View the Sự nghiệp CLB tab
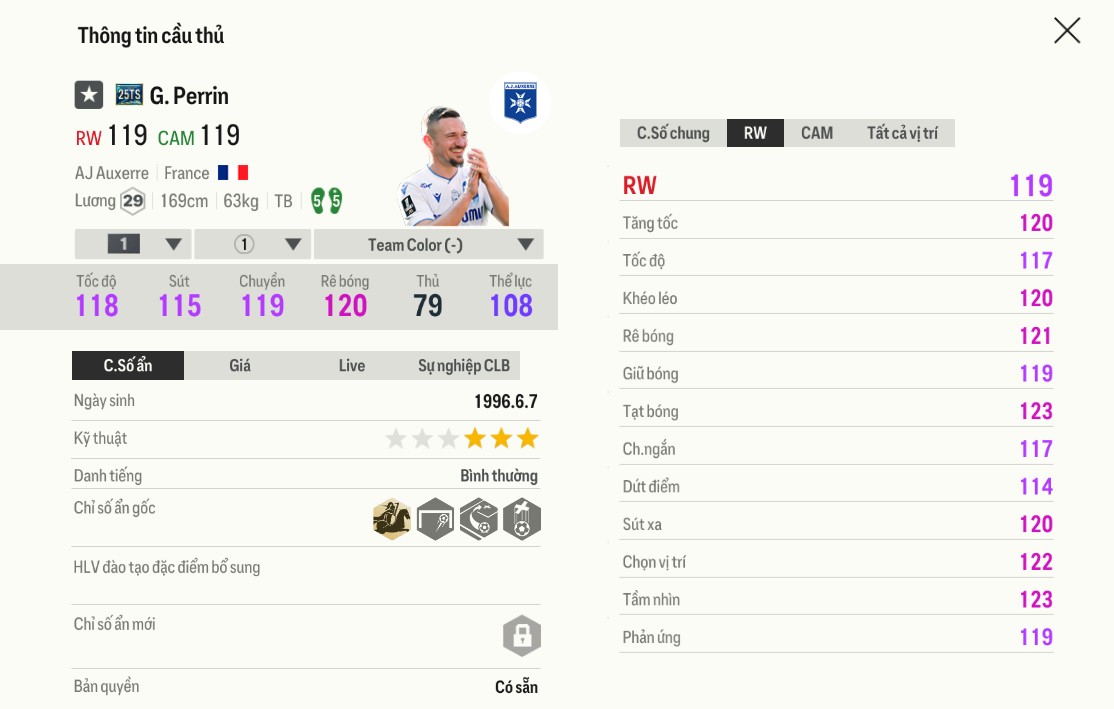This screenshot has width=1114, height=709. (464, 366)
